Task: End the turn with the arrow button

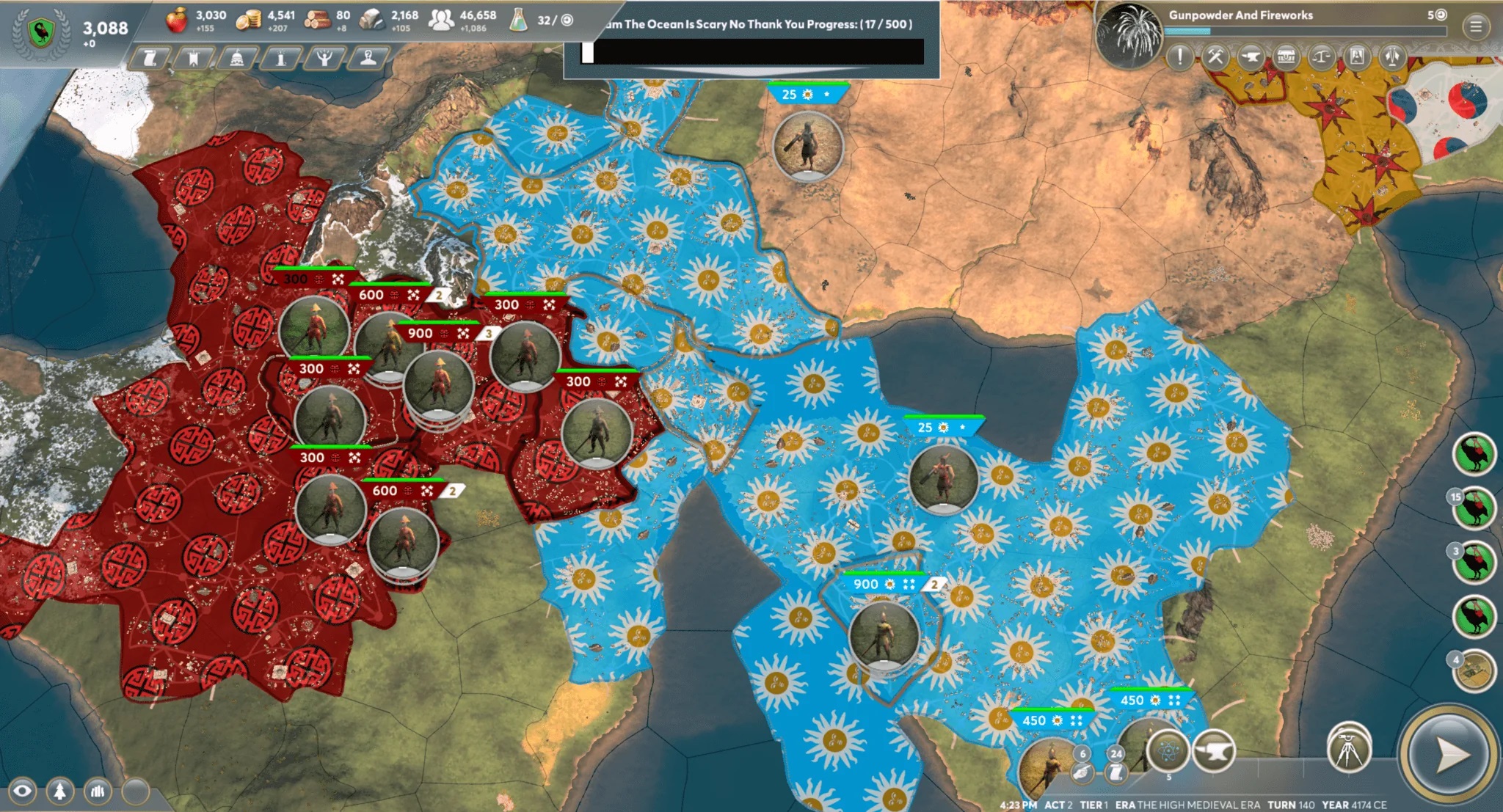Action: point(1447,755)
